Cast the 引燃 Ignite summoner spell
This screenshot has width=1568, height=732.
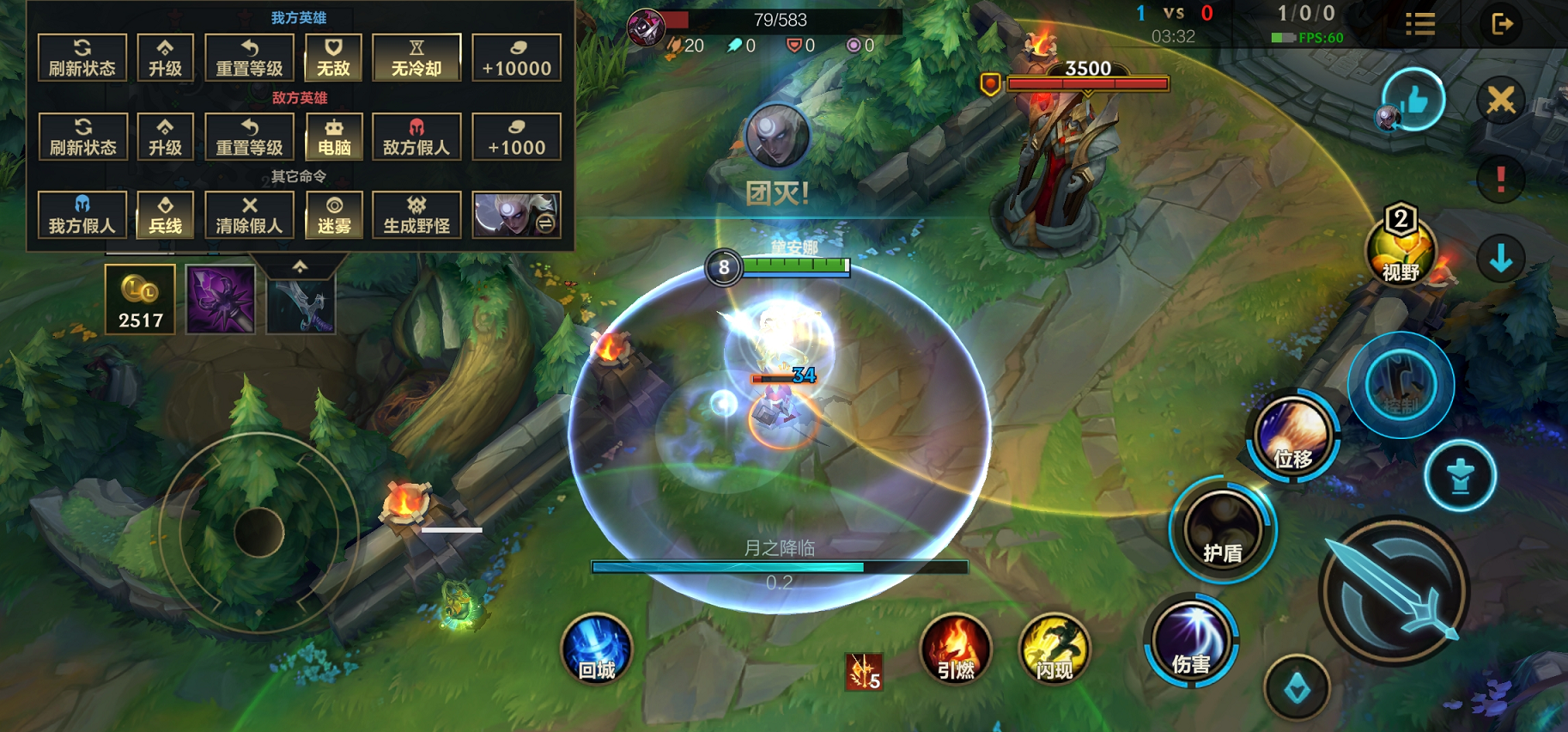pos(955,650)
